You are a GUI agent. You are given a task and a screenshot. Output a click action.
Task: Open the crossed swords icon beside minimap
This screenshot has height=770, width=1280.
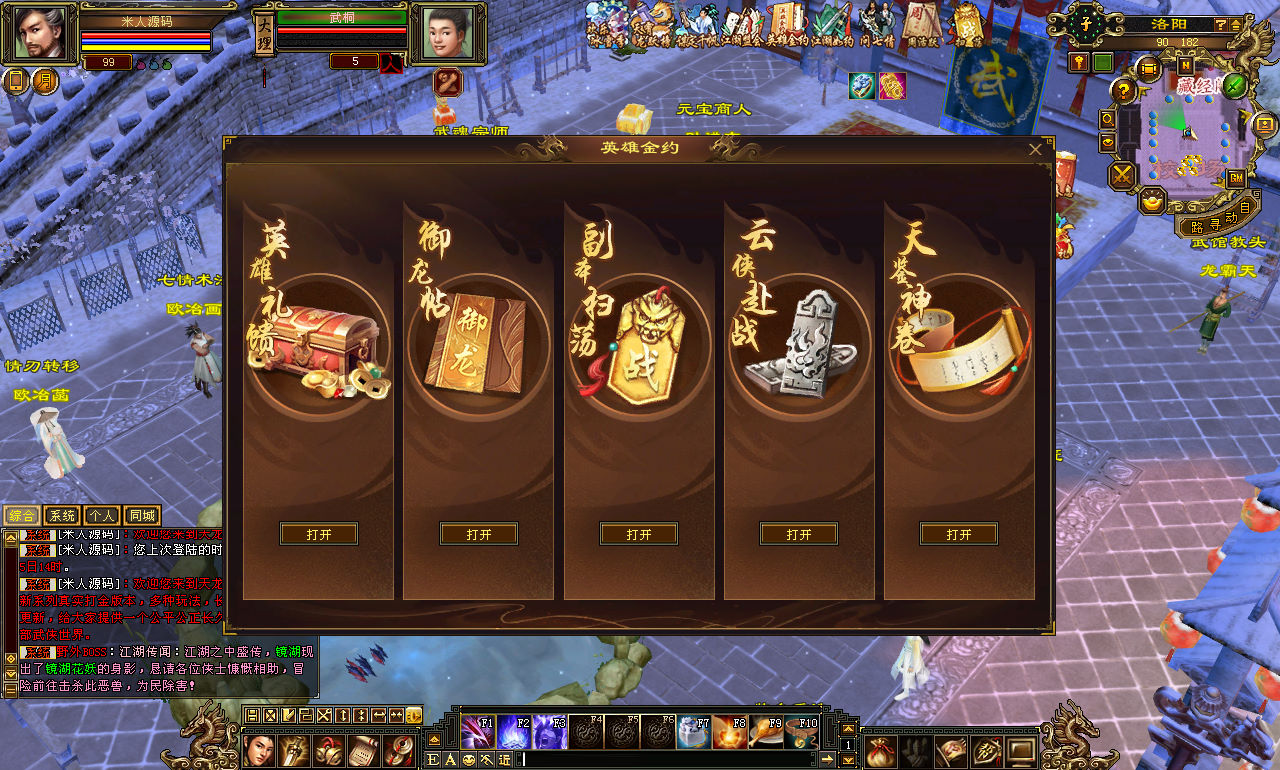coord(1123,175)
